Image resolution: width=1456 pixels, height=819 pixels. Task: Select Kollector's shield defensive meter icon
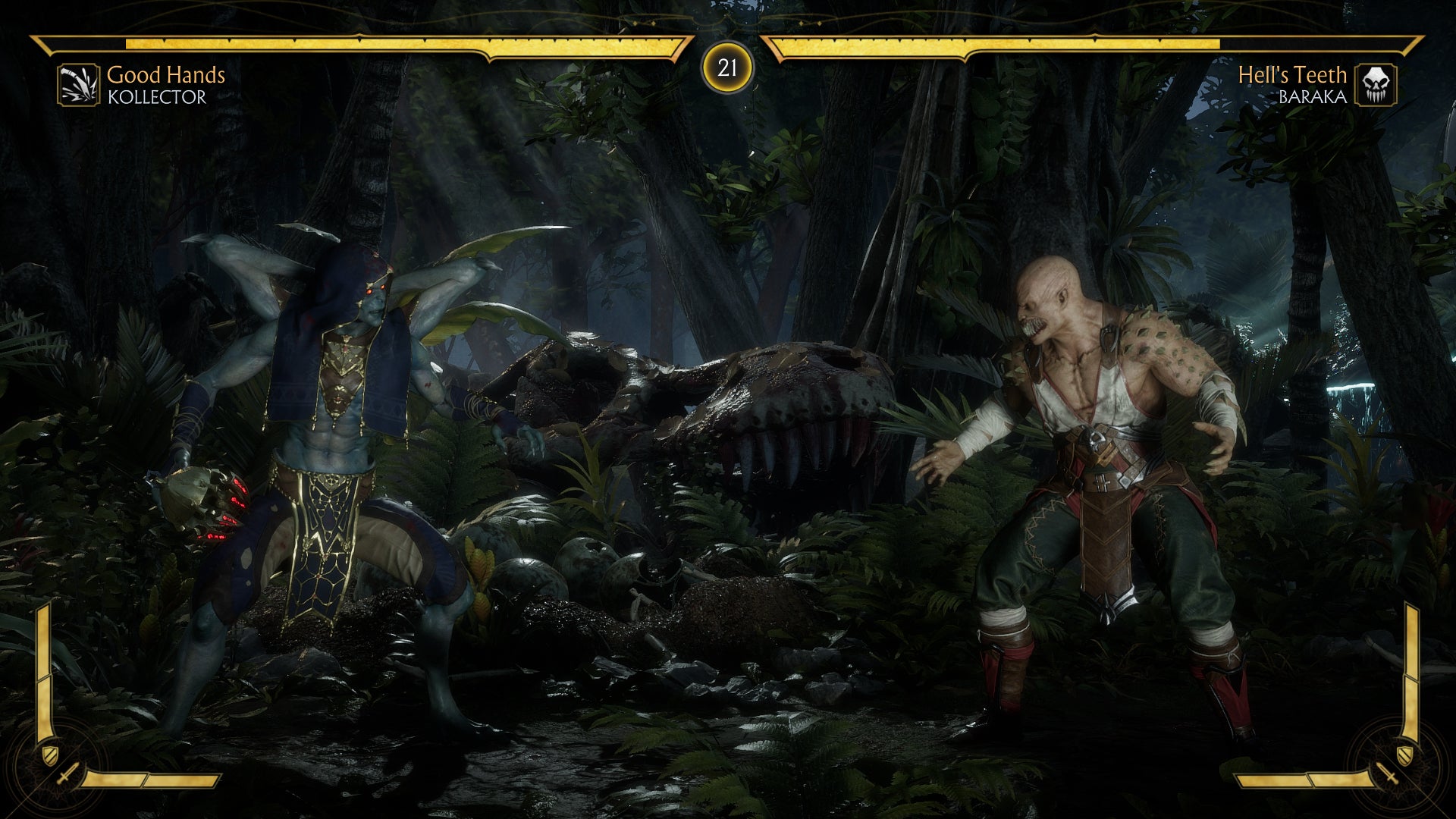tap(49, 755)
